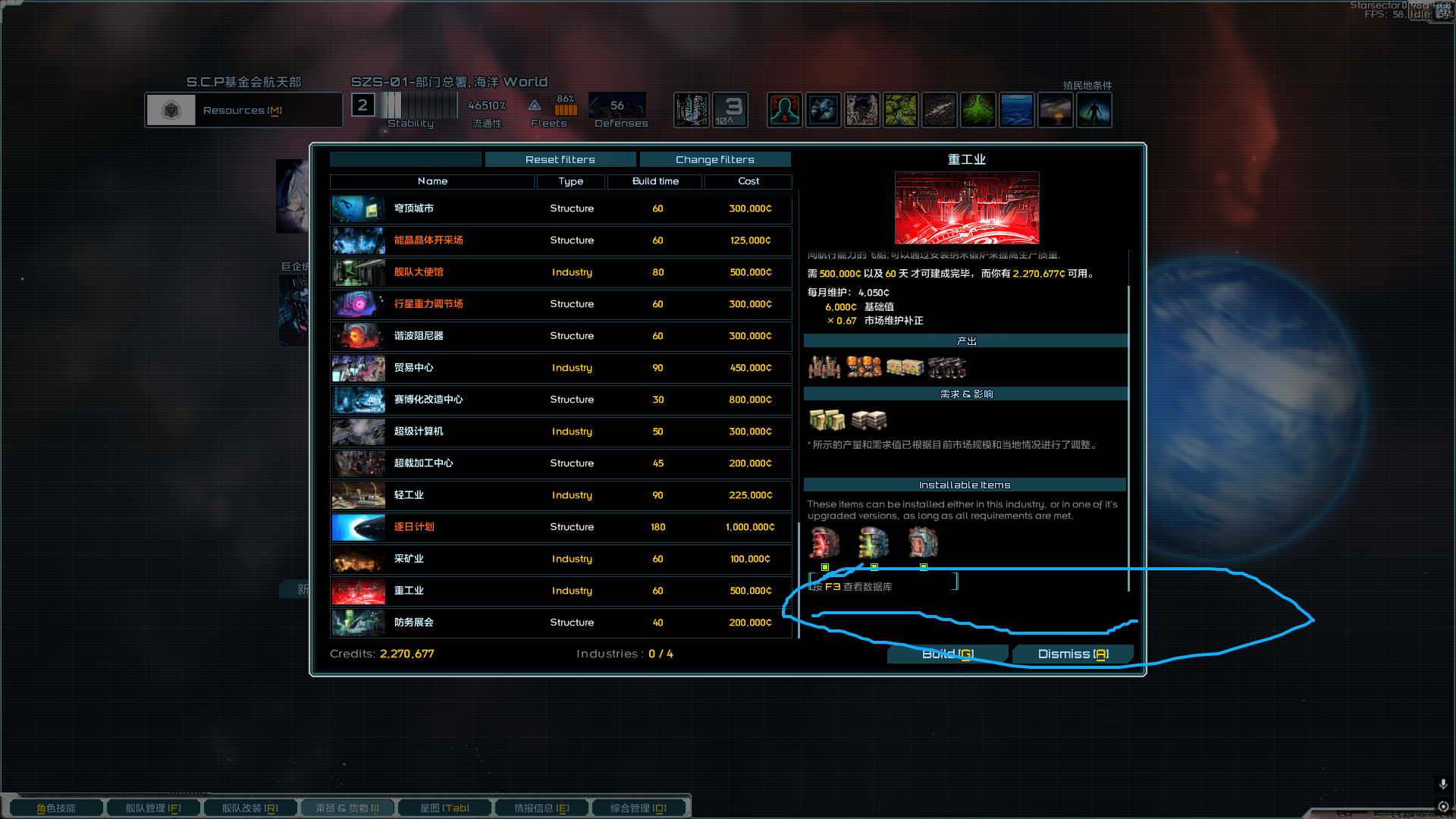View the Fleets warning indicator
The height and width of the screenshot is (819, 1456).
(535, 107)
